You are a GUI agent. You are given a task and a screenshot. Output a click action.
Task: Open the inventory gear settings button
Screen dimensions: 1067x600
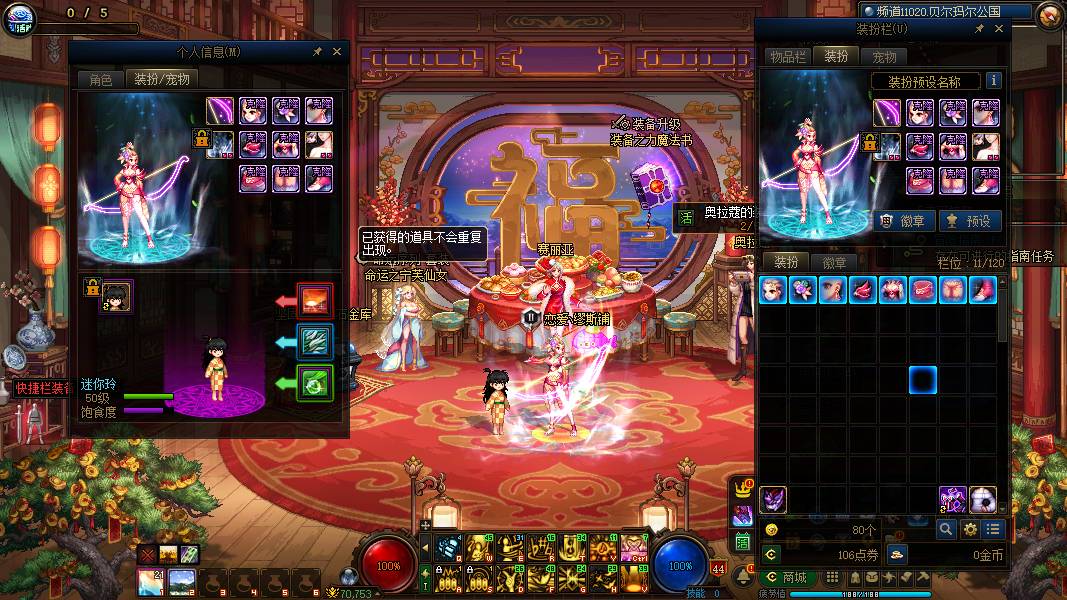click(x=969, y=529)
